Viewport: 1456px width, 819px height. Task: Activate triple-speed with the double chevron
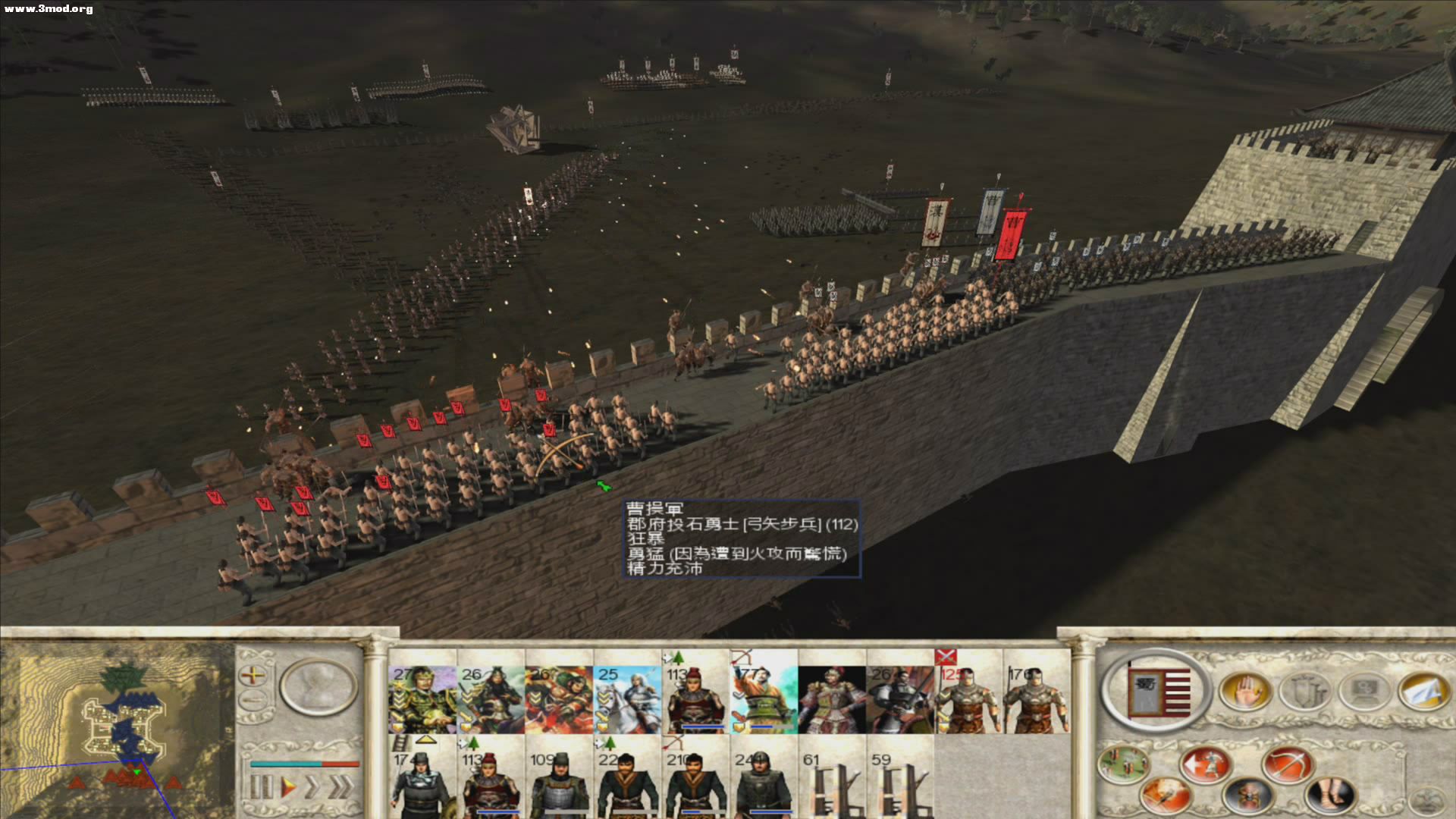click(340, 786)
